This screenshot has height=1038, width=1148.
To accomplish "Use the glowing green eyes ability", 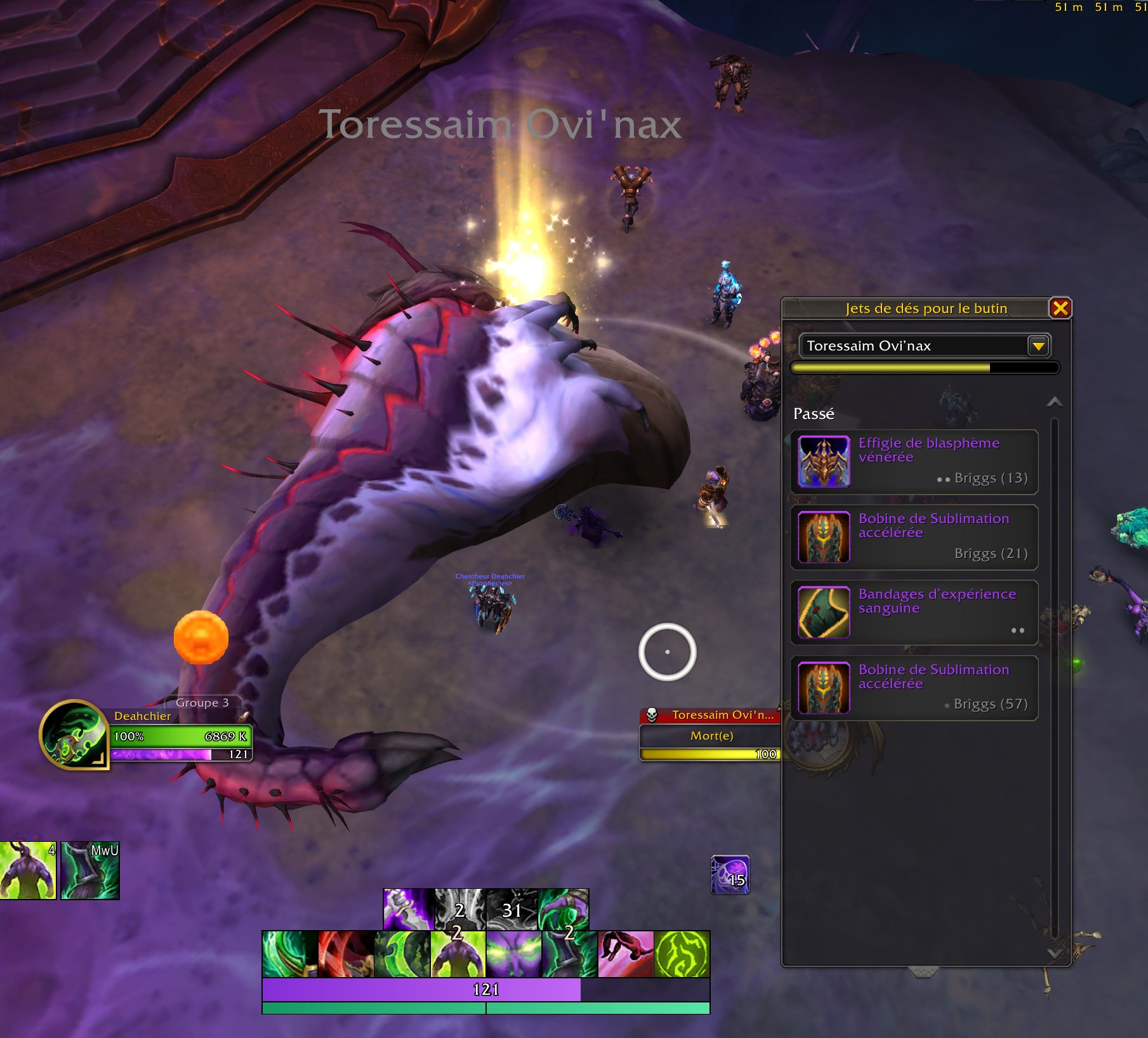I will coord(513,954).
